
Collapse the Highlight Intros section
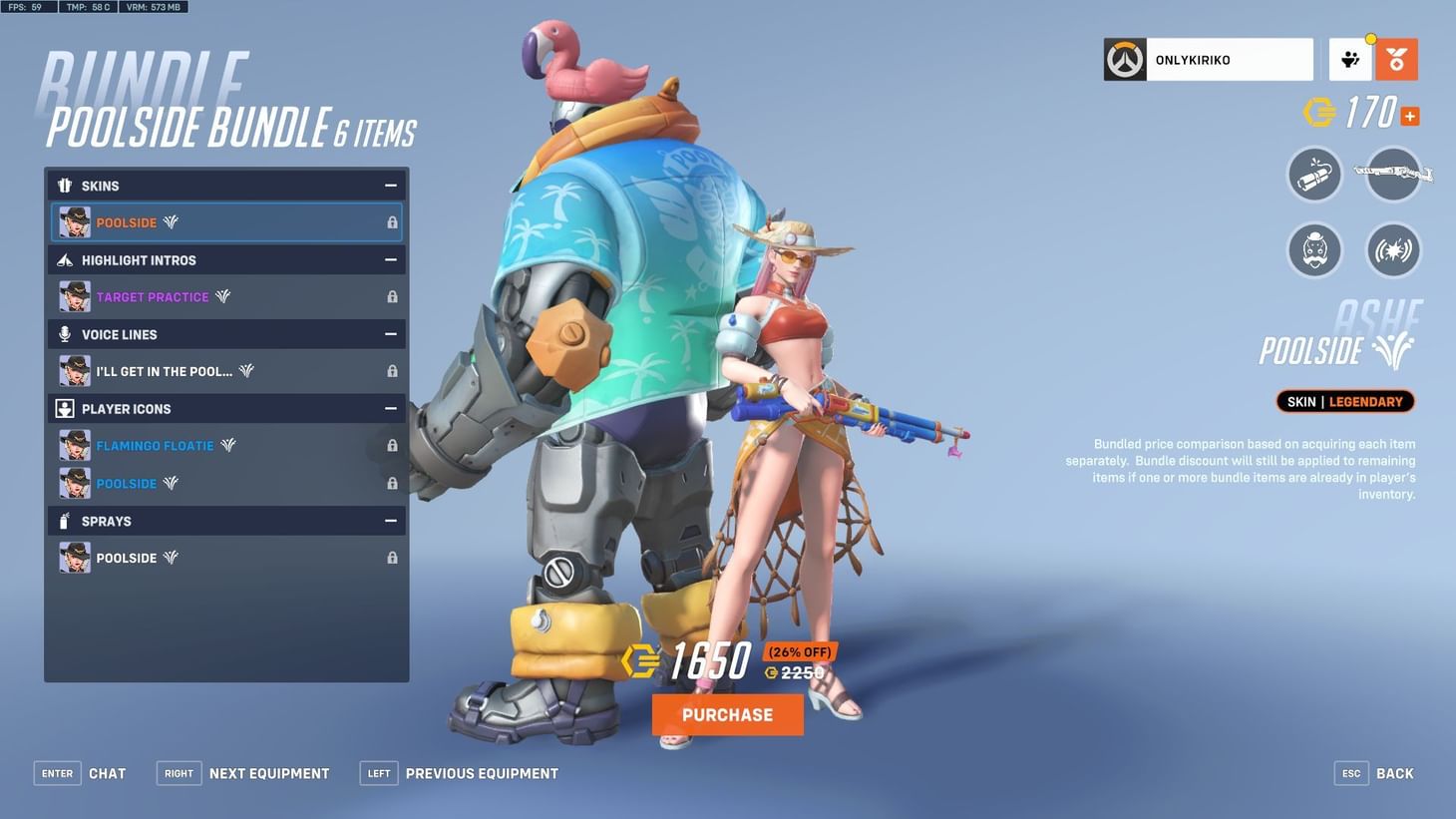point(392,259)
